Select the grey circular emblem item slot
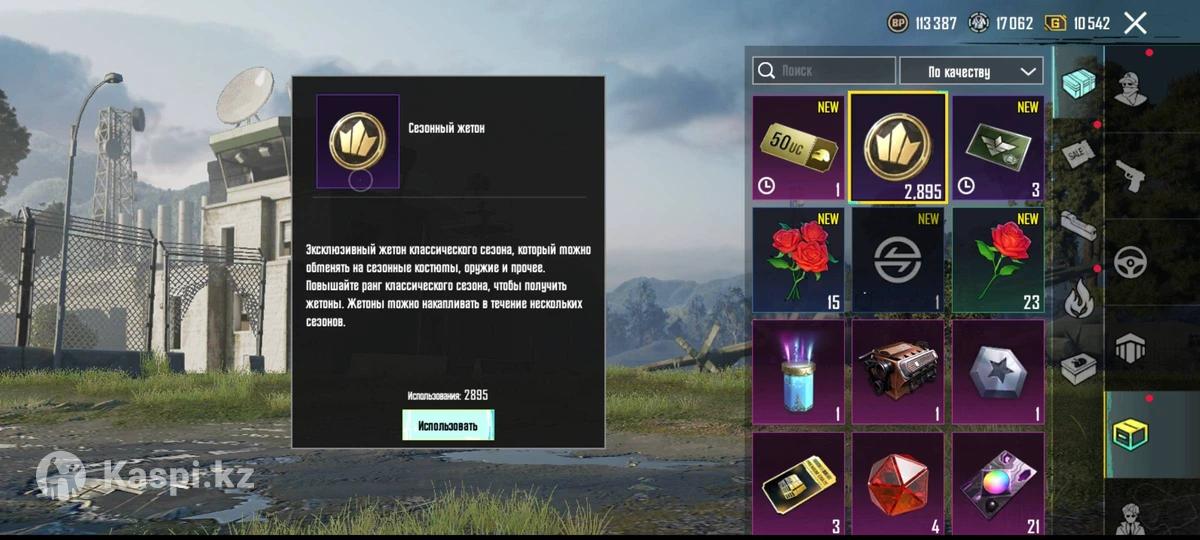The height and width of the screenshot is (540, 1200). (897, 260)
